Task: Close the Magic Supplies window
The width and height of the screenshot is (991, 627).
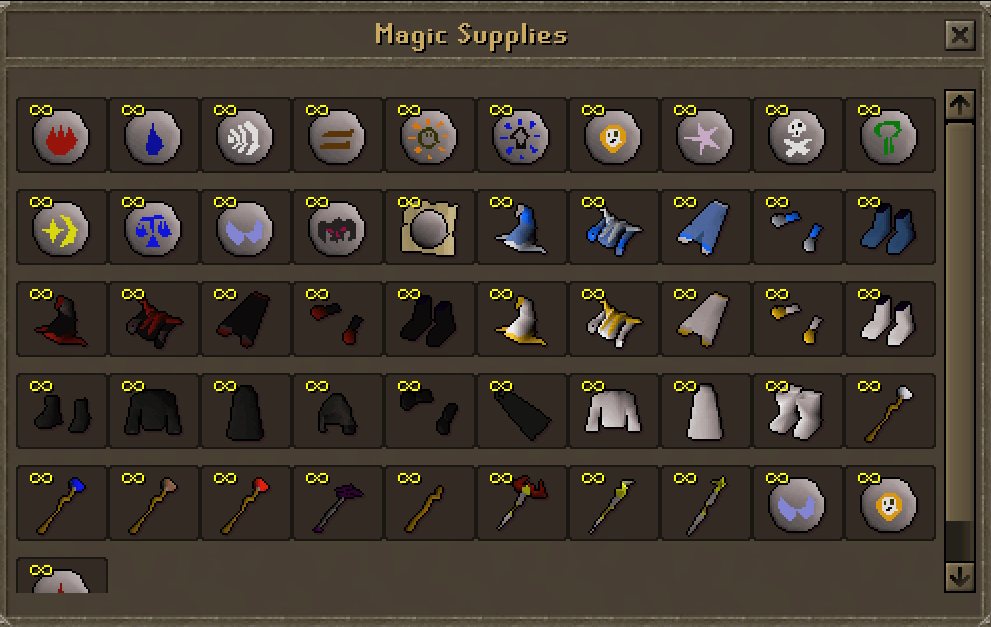Action: click(959, 36)
